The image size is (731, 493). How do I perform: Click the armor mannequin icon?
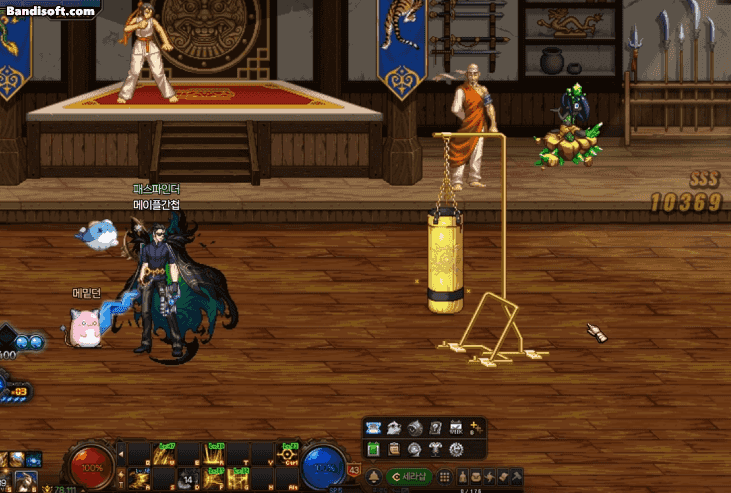click(436, 449)
